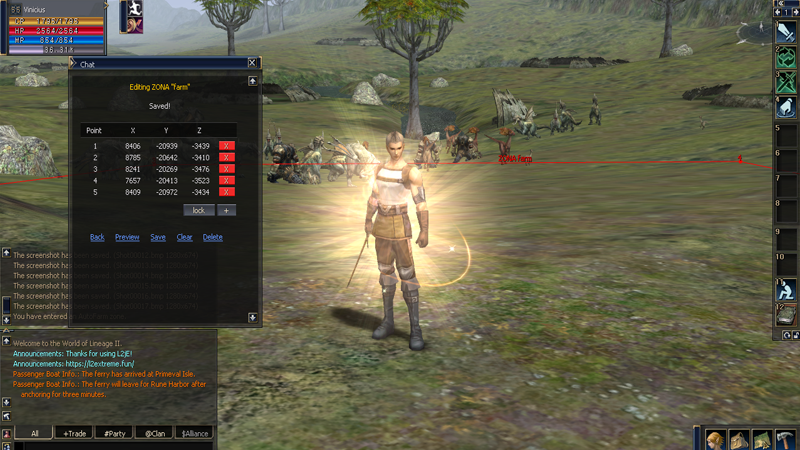Screen dimensions: 800x450
Task: Switch to the #Party chat tab
Action: point(115,433)
